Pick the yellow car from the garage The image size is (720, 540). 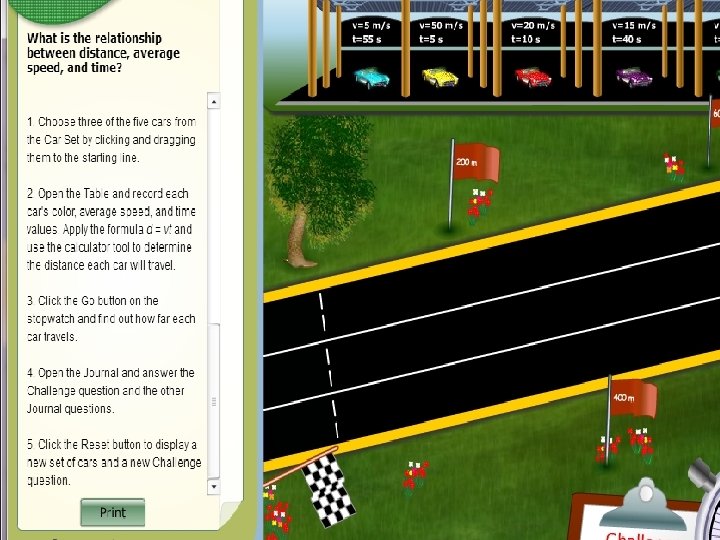tap(440, 76)
